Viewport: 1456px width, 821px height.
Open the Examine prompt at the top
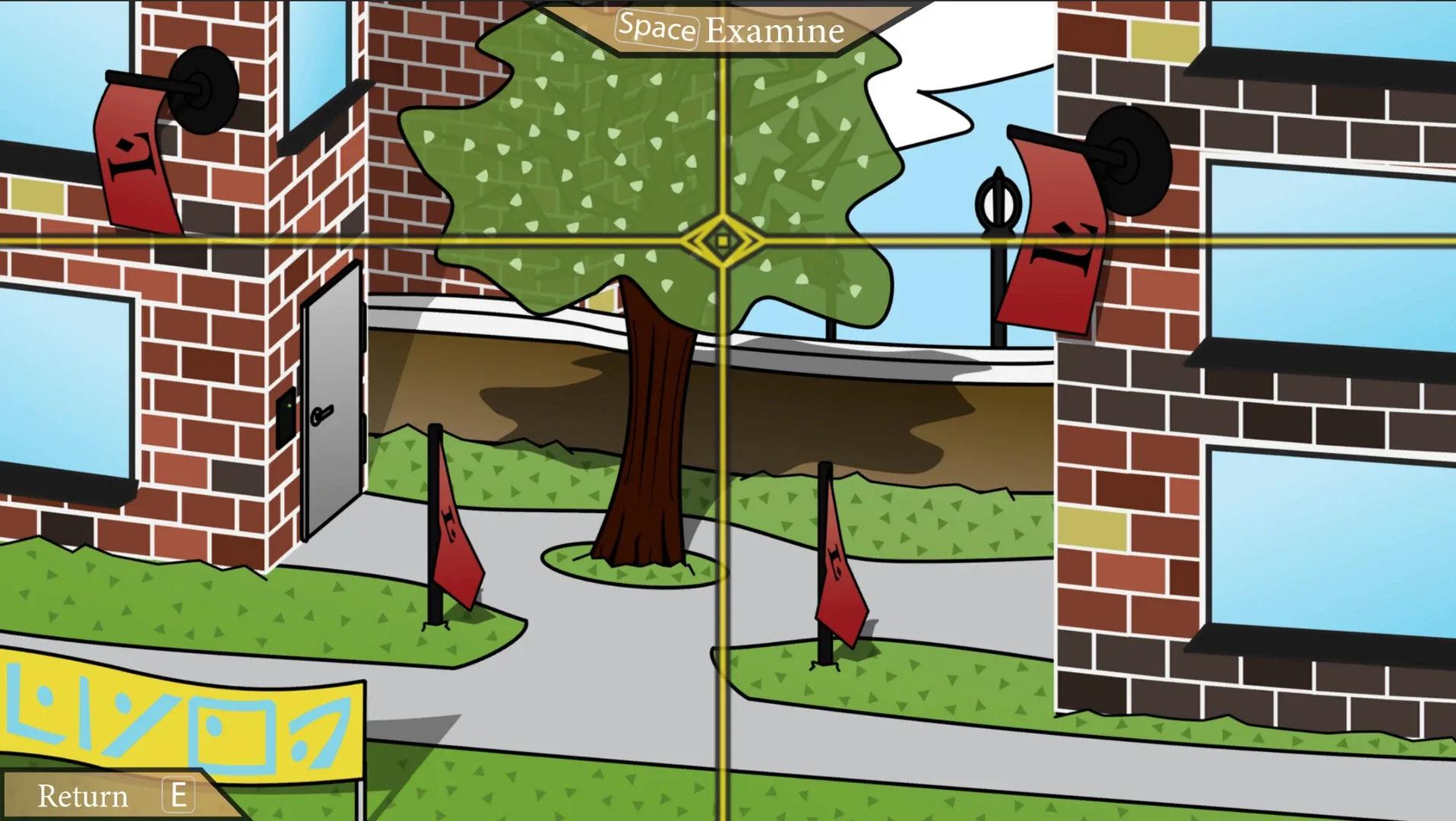771,30
